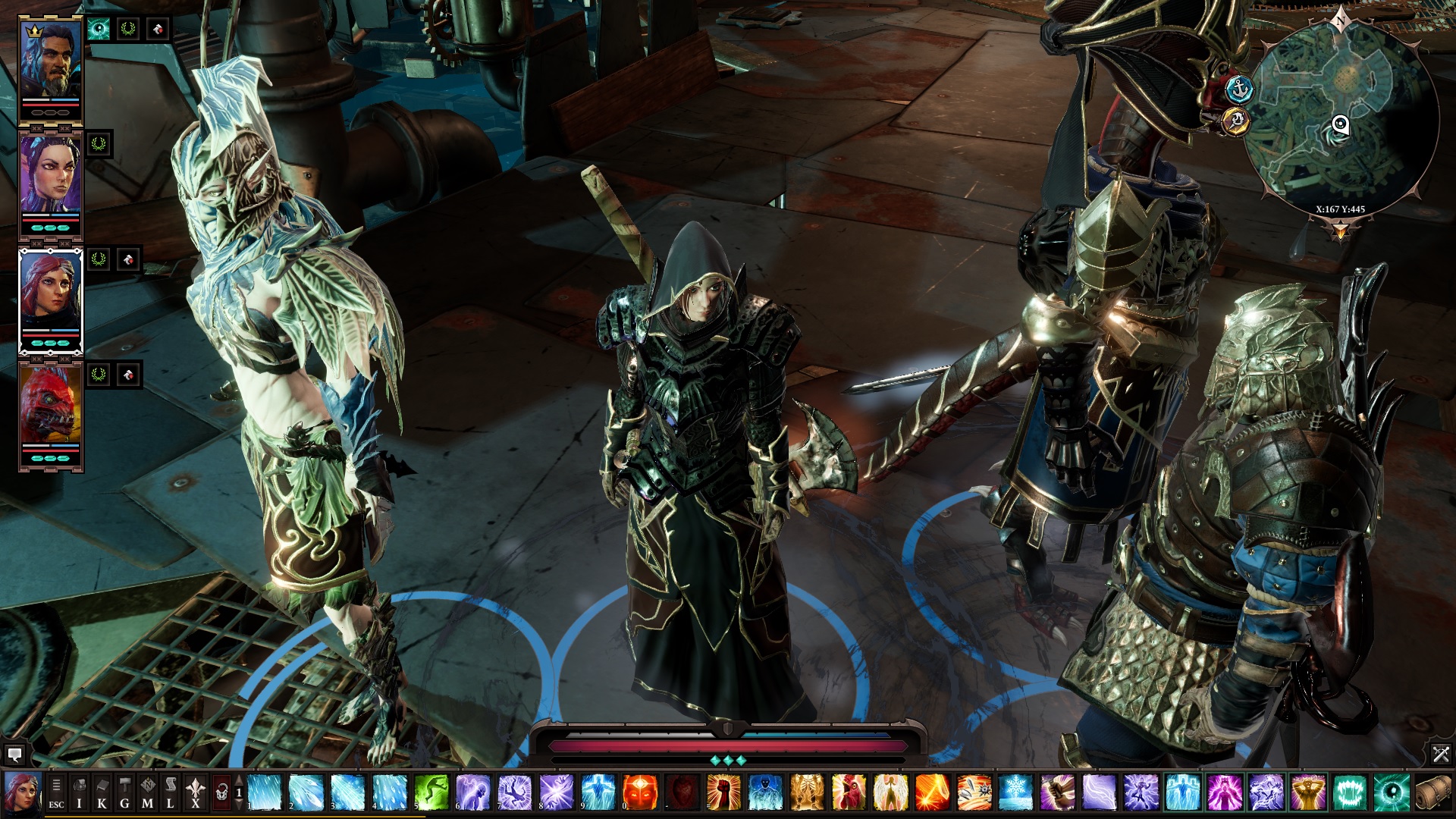Open the bedroll item in hotbar

pos(1432,792)
